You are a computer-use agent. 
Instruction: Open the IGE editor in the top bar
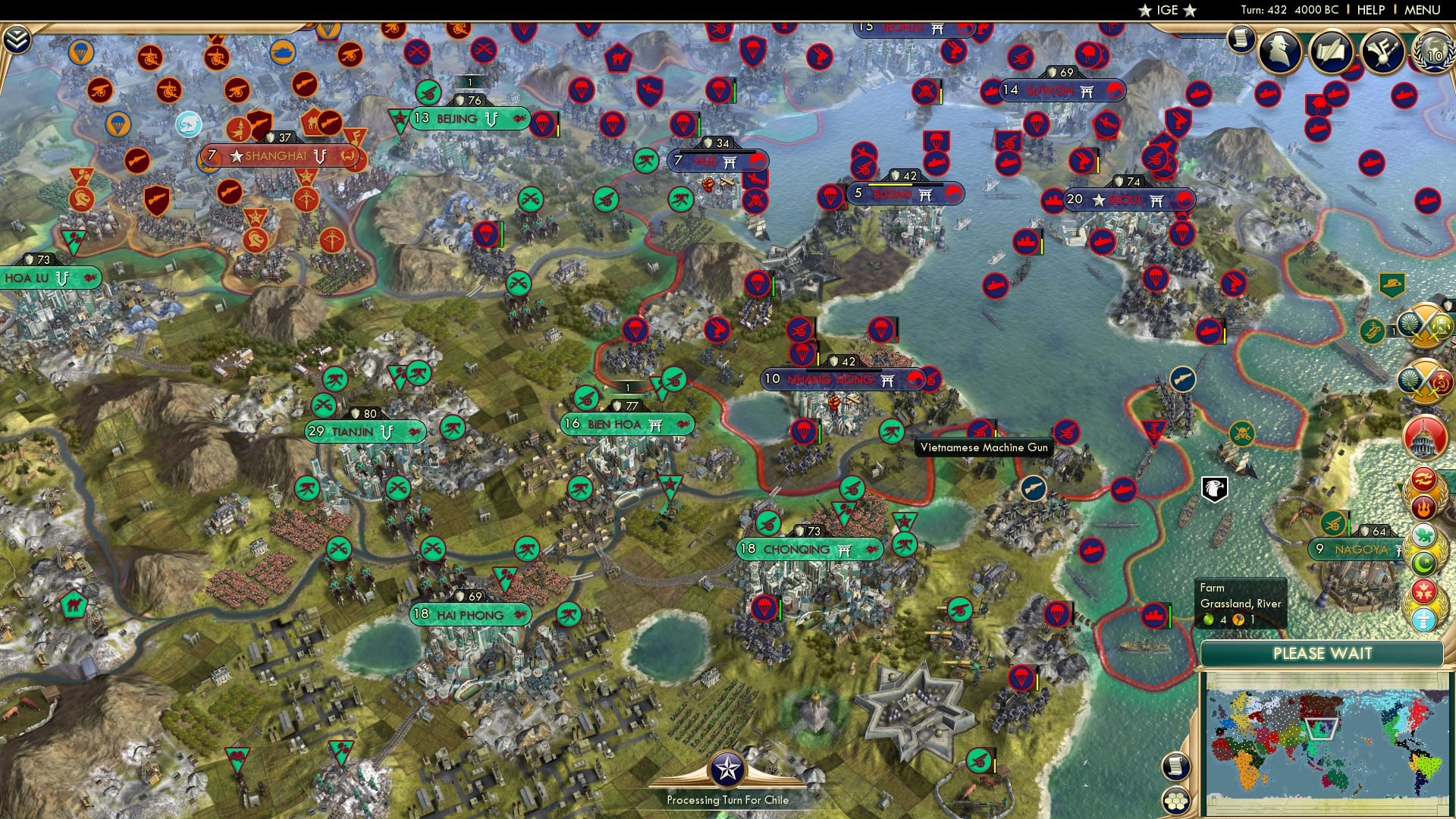1168,11
